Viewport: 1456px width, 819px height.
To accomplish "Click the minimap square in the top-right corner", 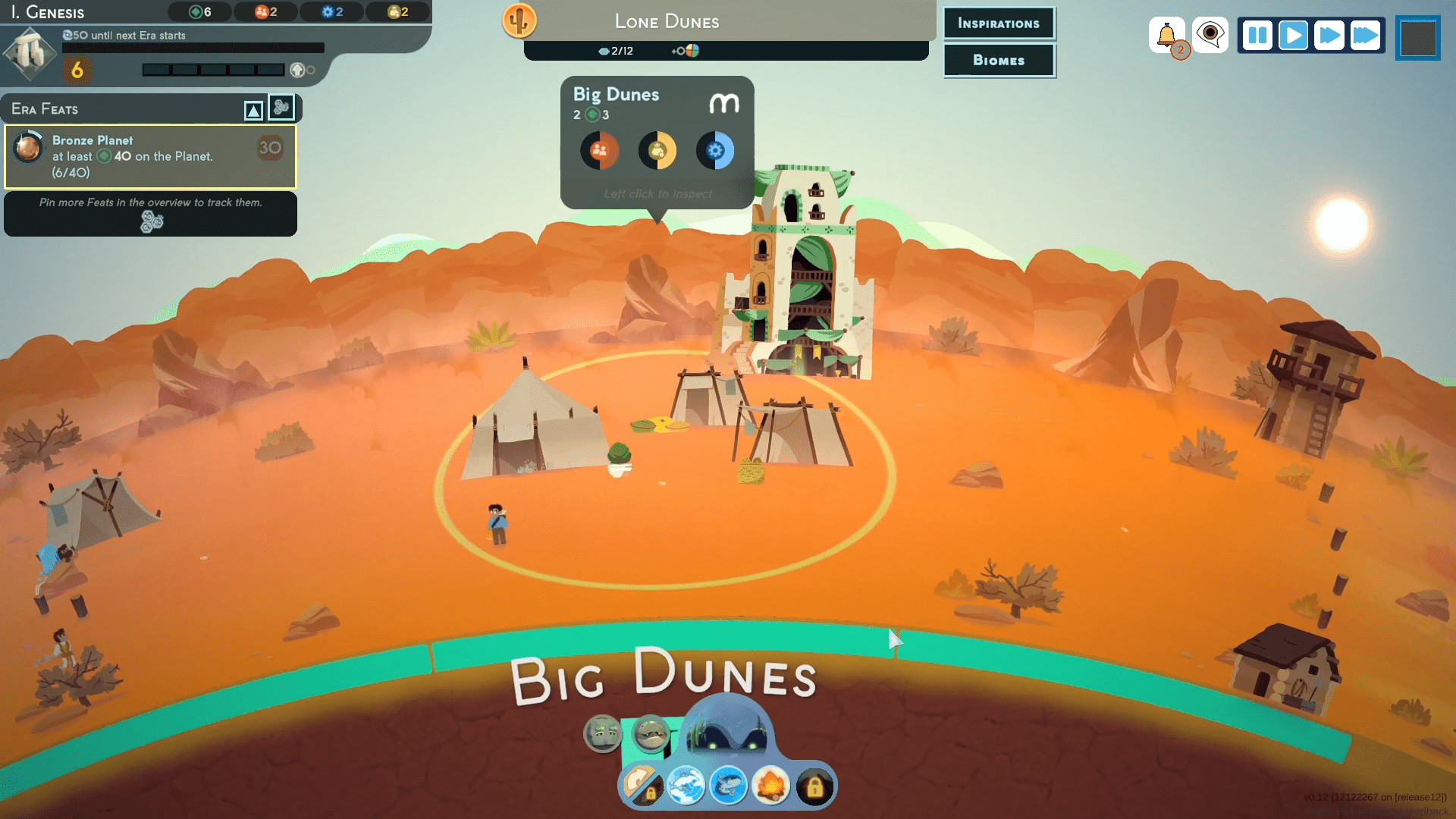I will click(1417, 39).
